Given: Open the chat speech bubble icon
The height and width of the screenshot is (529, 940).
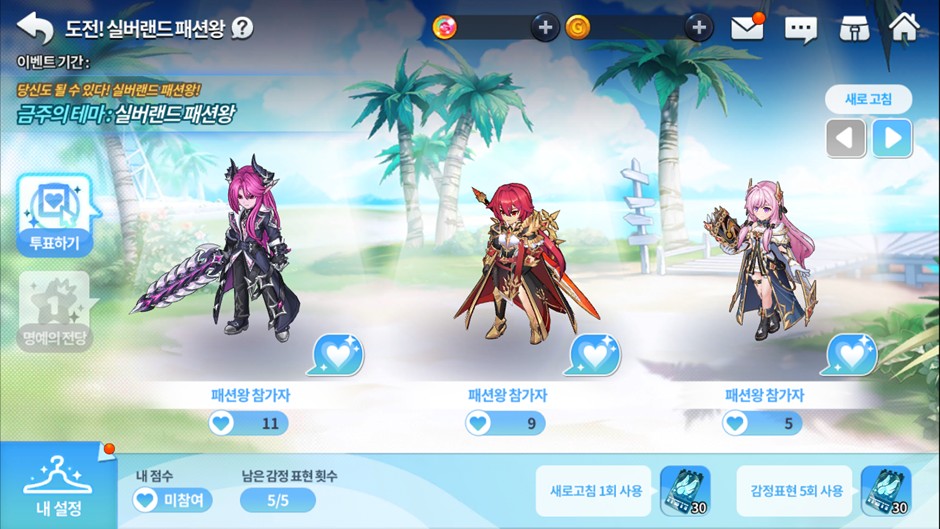Looking at the screenshot, I should click(x=800, y=29).
